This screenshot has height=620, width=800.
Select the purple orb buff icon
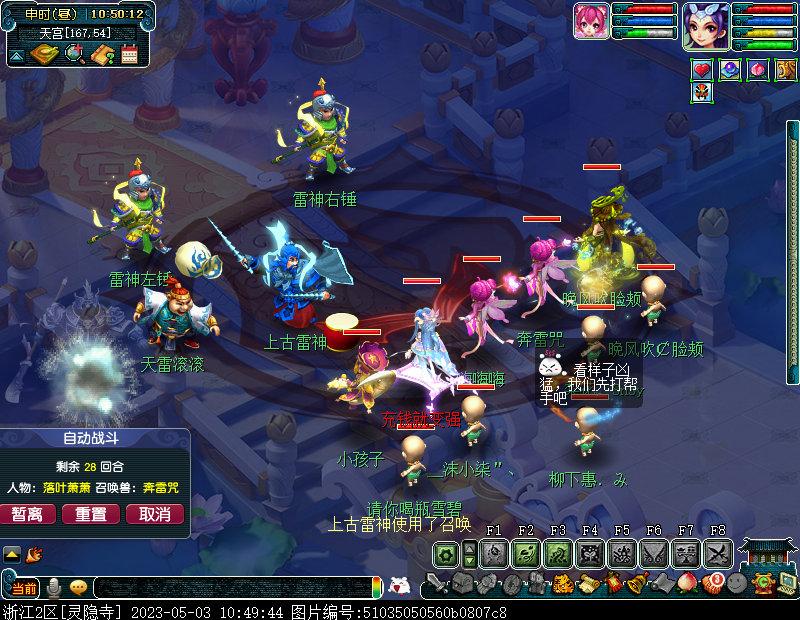[729, 69]
